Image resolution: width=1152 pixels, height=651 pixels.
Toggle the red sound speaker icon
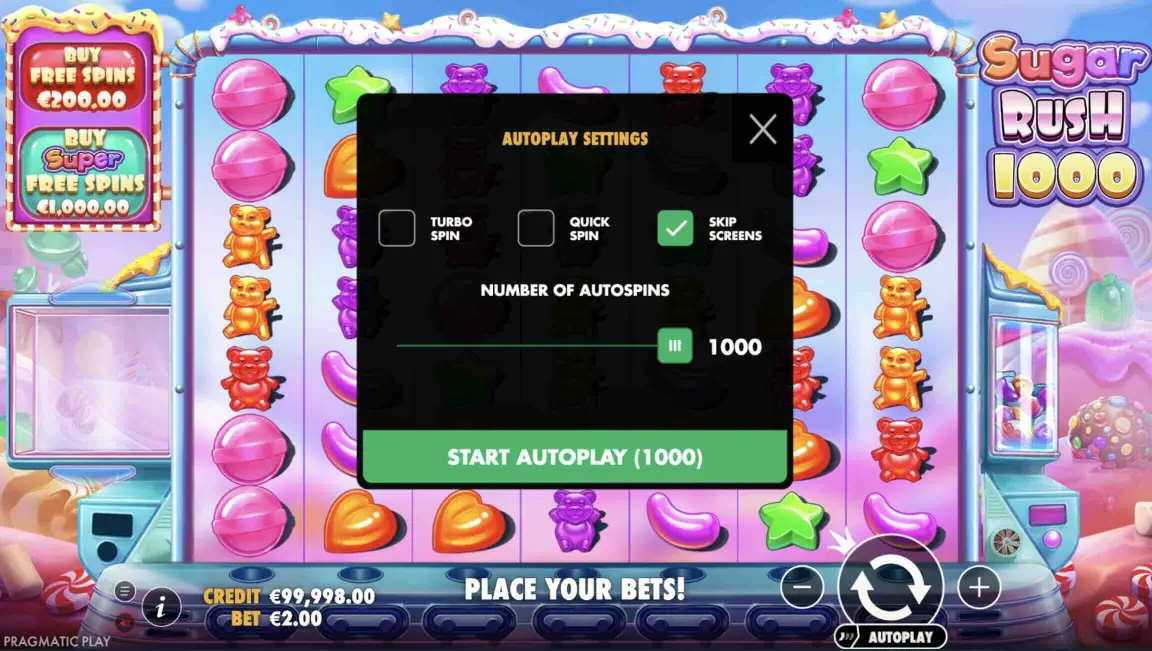124,622
